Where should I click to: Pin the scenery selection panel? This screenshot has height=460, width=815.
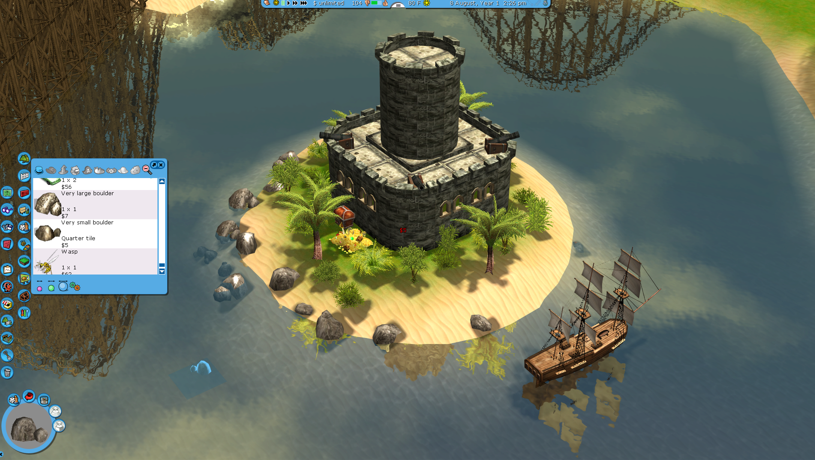tap(154, 165)
